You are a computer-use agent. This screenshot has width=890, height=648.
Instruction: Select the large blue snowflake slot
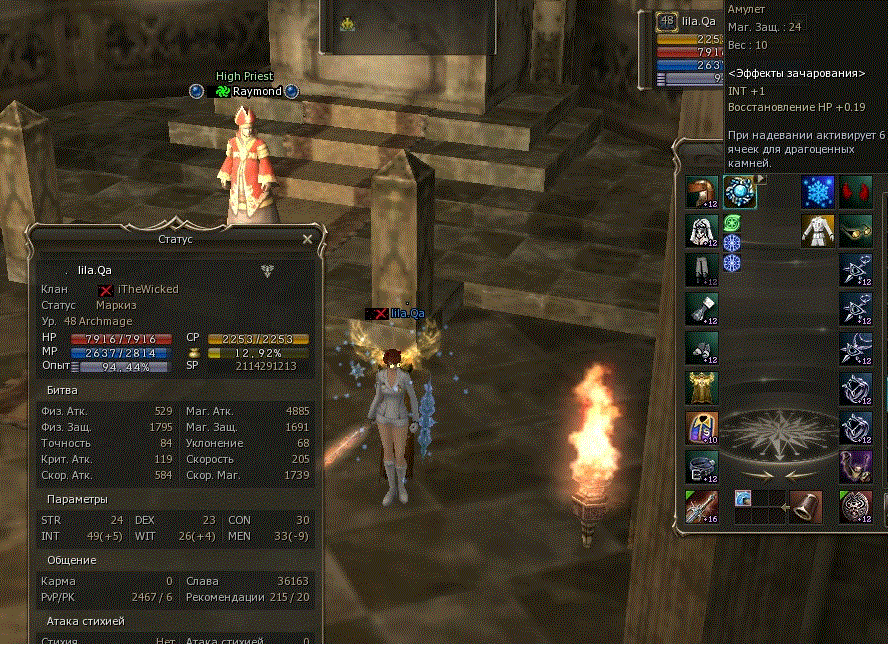(x=818, y=192)
